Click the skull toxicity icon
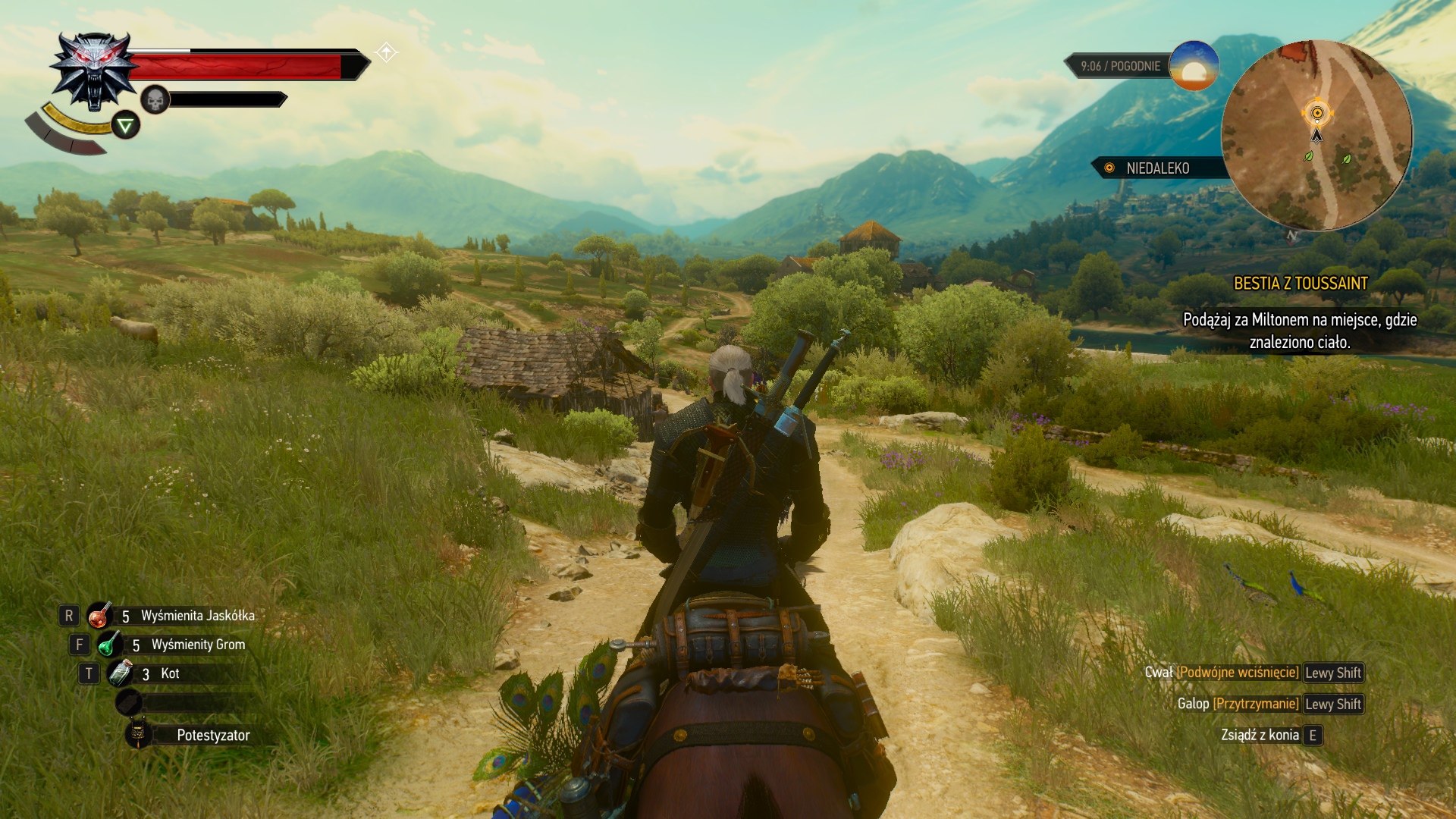 coord(155,99)
